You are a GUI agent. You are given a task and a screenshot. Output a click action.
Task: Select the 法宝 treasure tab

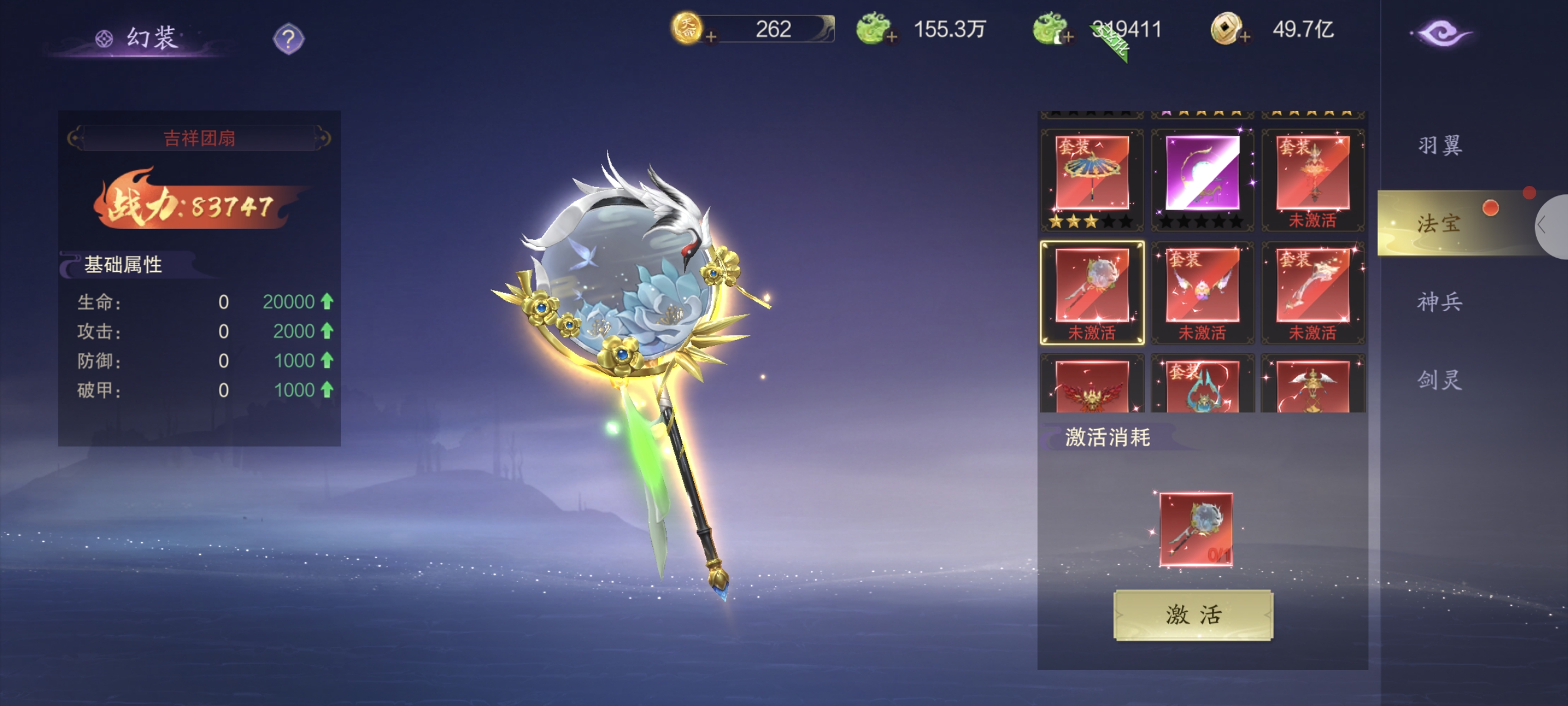1439,224
